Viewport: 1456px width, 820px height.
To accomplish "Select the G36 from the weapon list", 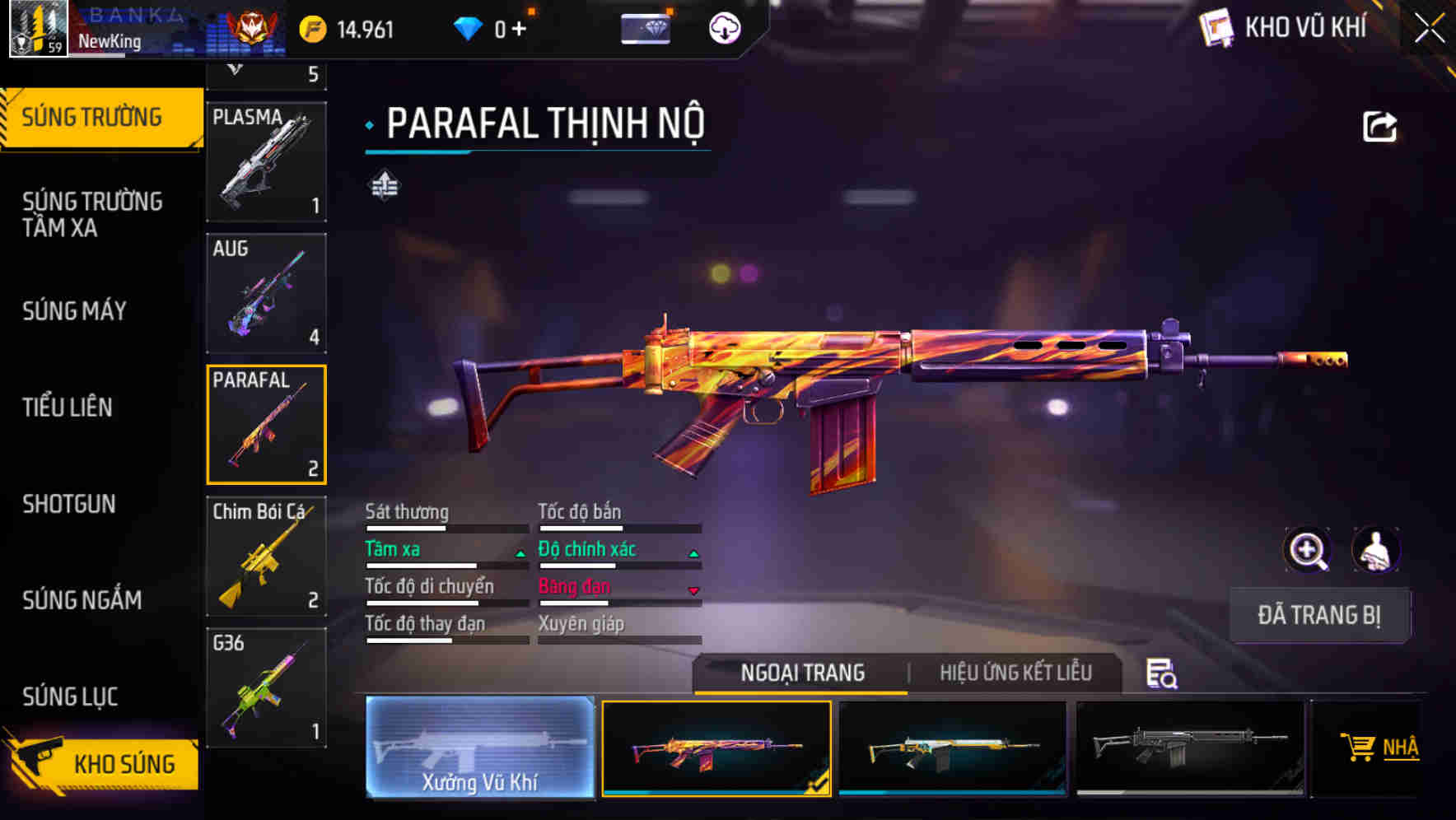I will (x=266, y=686).
